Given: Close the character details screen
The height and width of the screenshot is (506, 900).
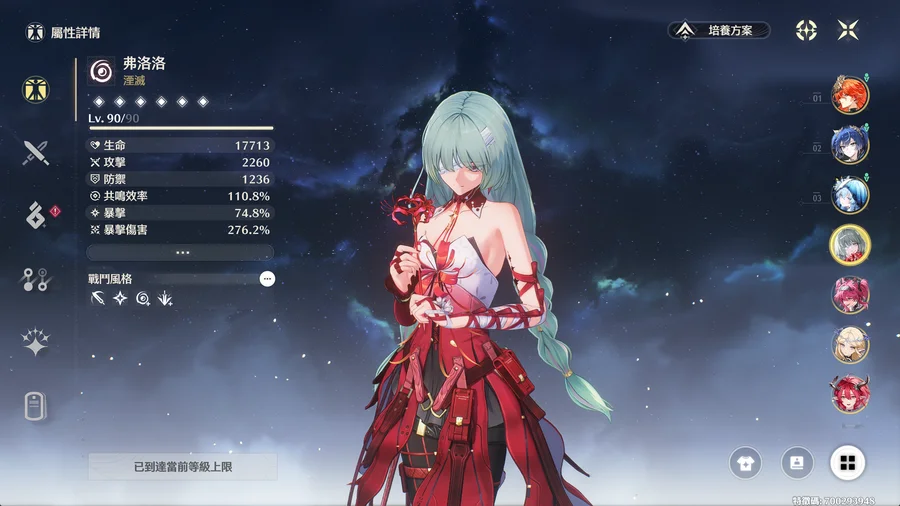Looking at the screenshot, I should click(848, 30).
